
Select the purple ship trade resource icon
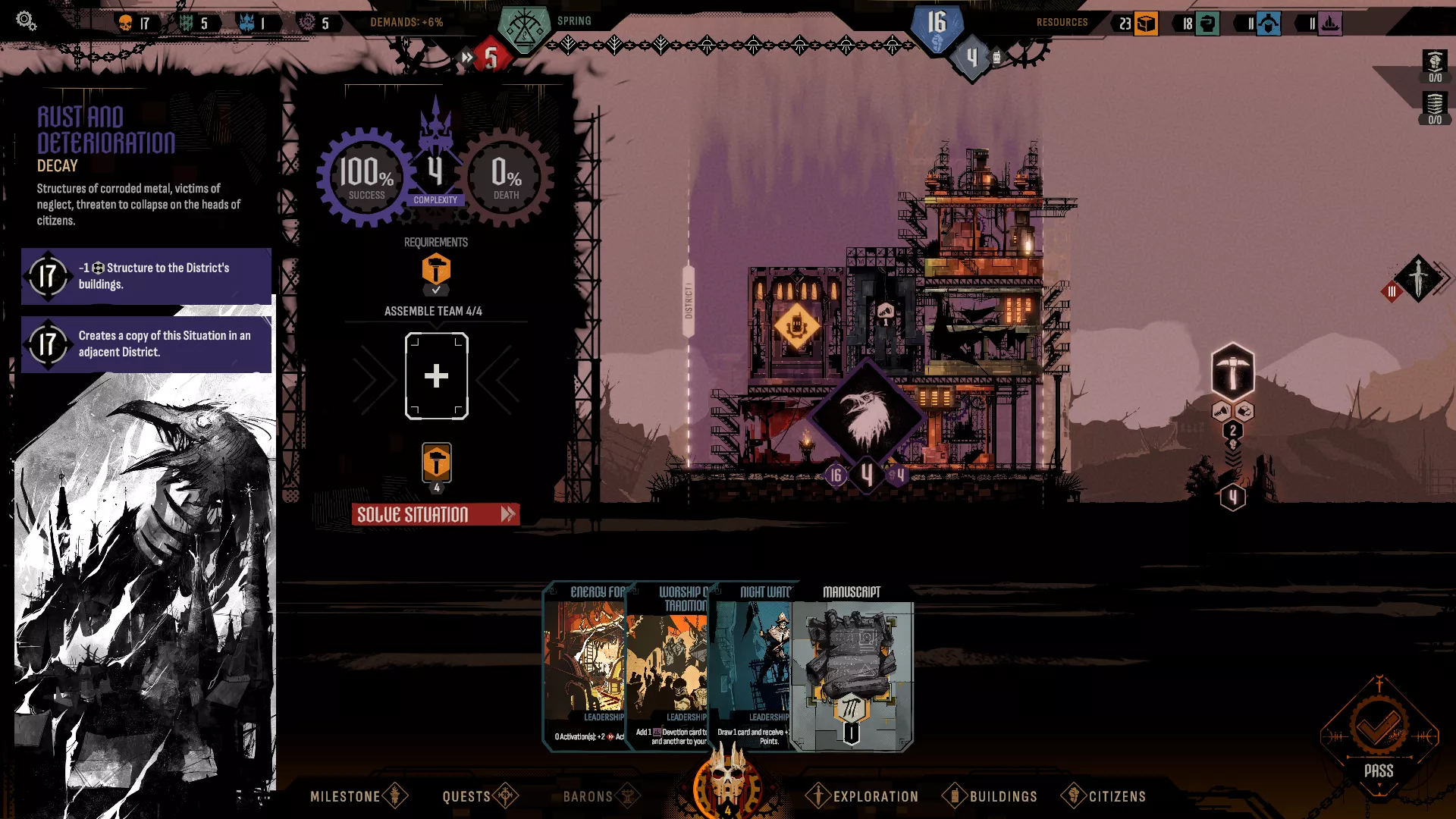tap(1332, 24)
